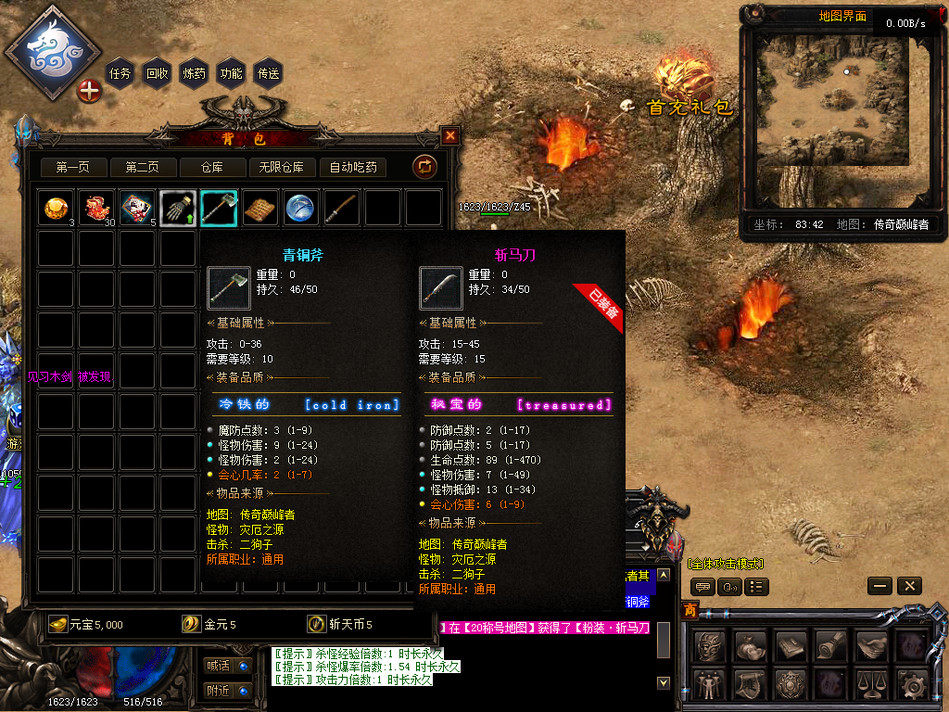Viewport: 949px width, 712px height.
Task: Switch to the 无限仓库 tab
Action: [282, 167]
